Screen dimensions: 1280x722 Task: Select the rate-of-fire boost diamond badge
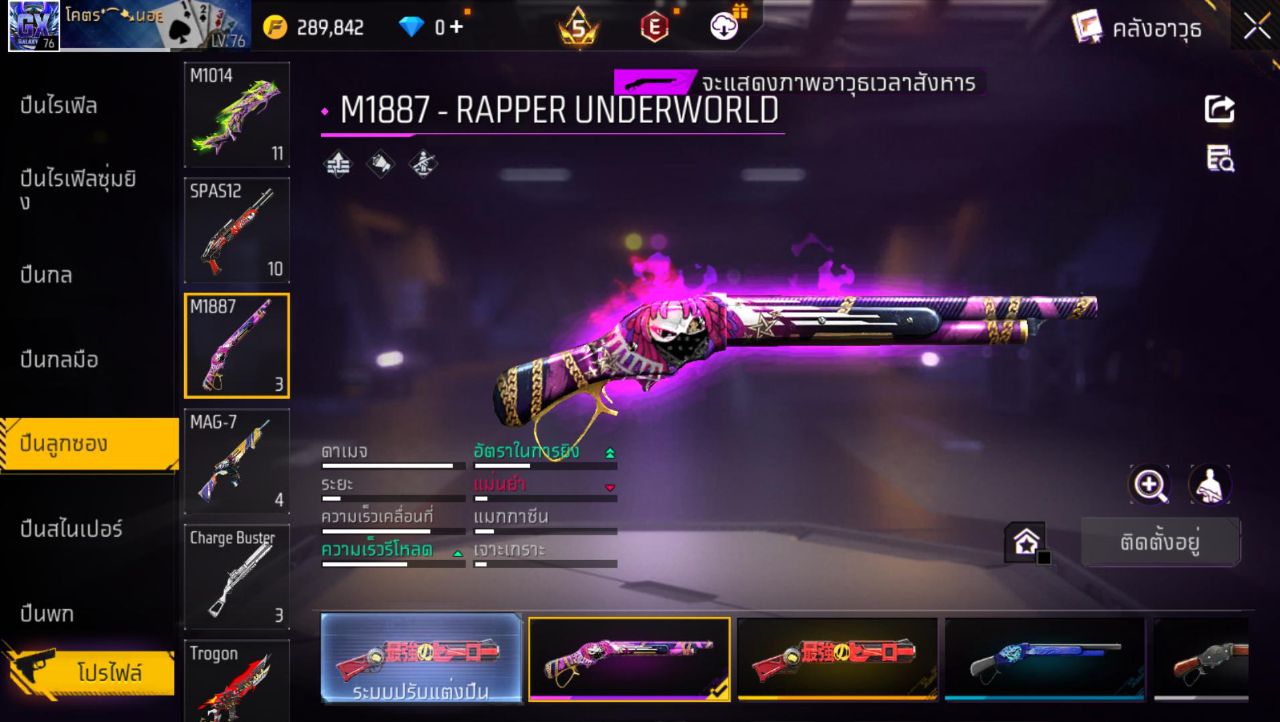pos(337,163)
